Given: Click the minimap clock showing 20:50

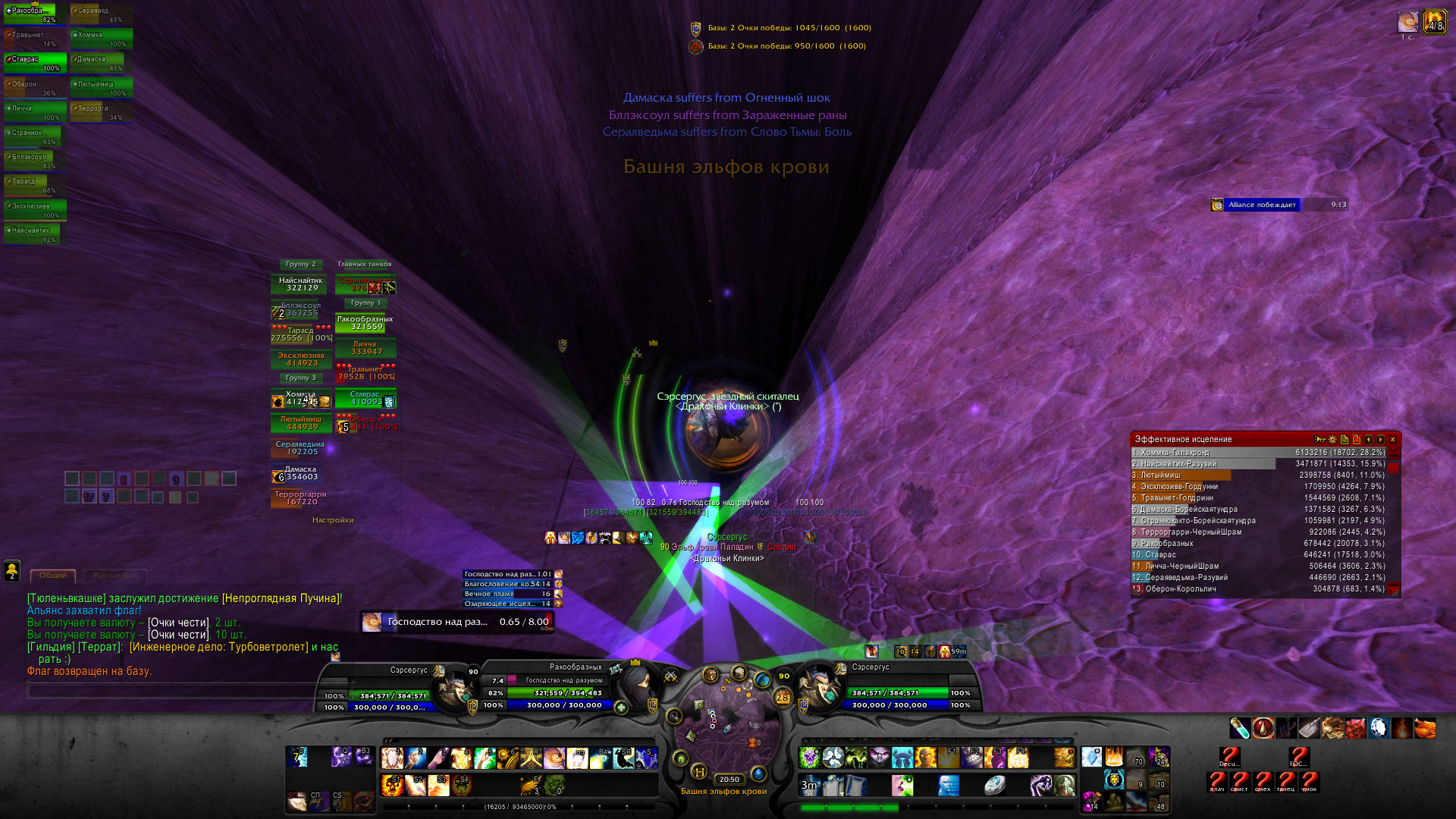Looking at the screenshot, I should [729, 780].
